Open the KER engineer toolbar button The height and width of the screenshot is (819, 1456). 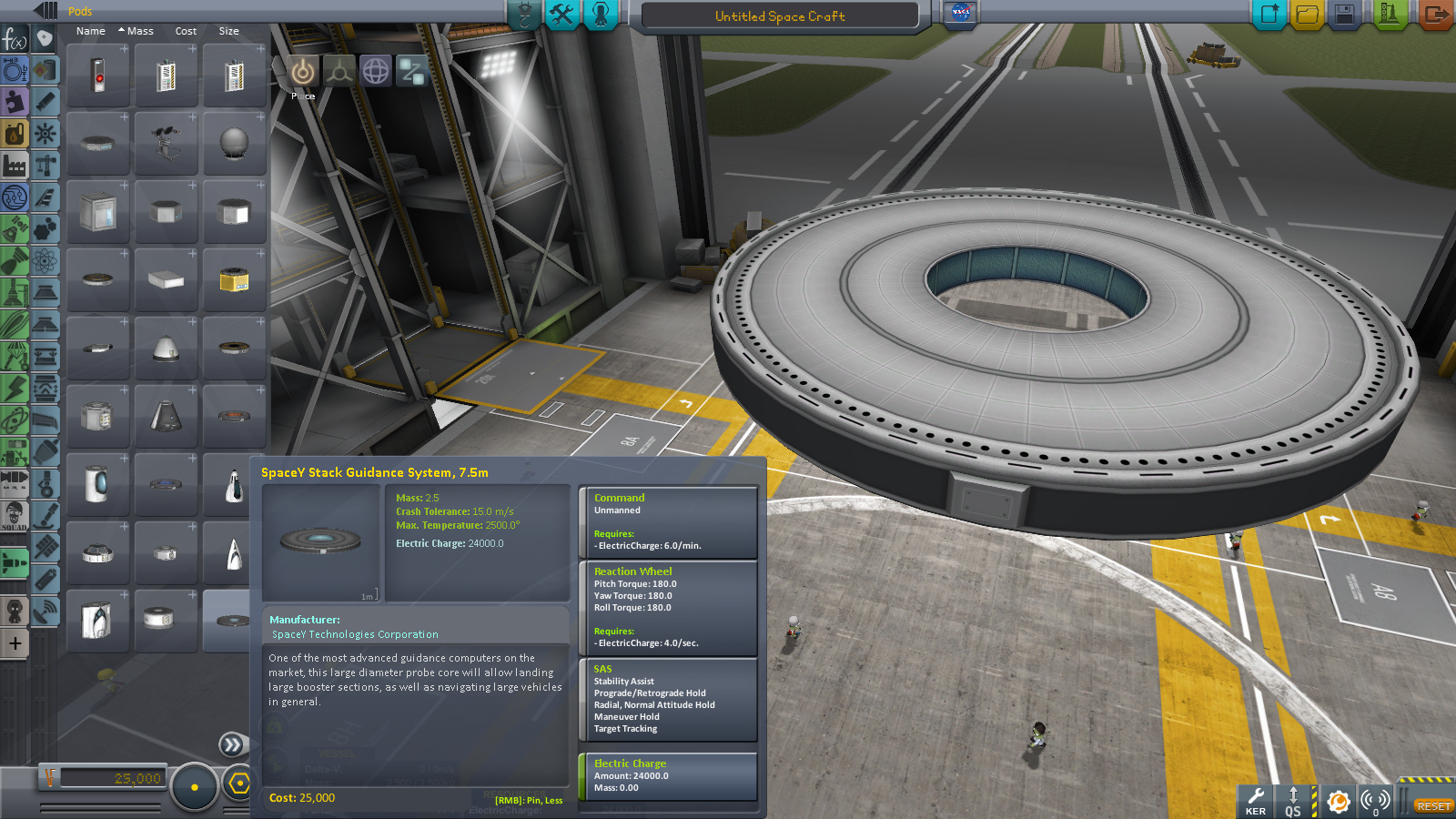(x=1256, y=801)
